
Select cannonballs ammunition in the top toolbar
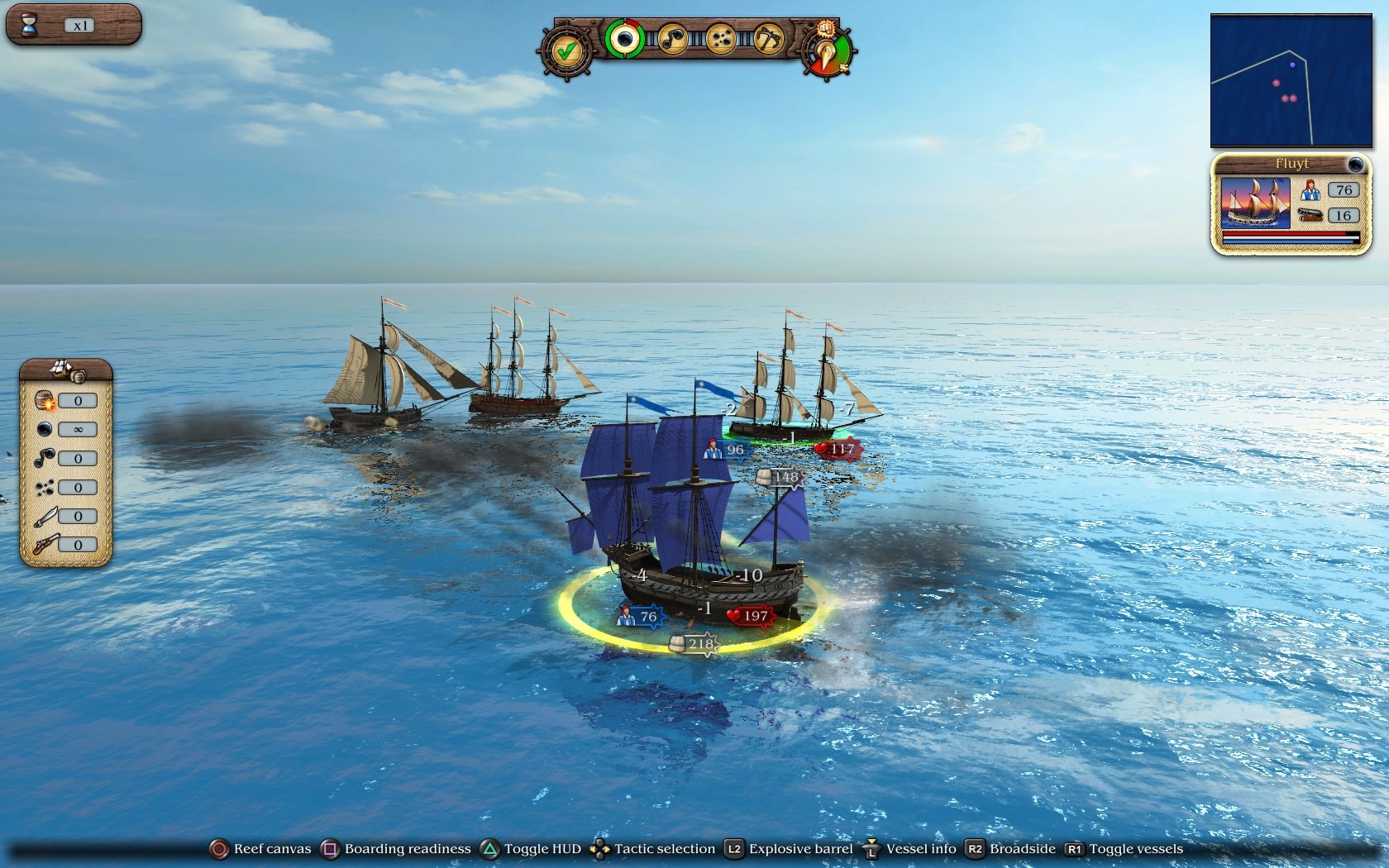(626, 38)
